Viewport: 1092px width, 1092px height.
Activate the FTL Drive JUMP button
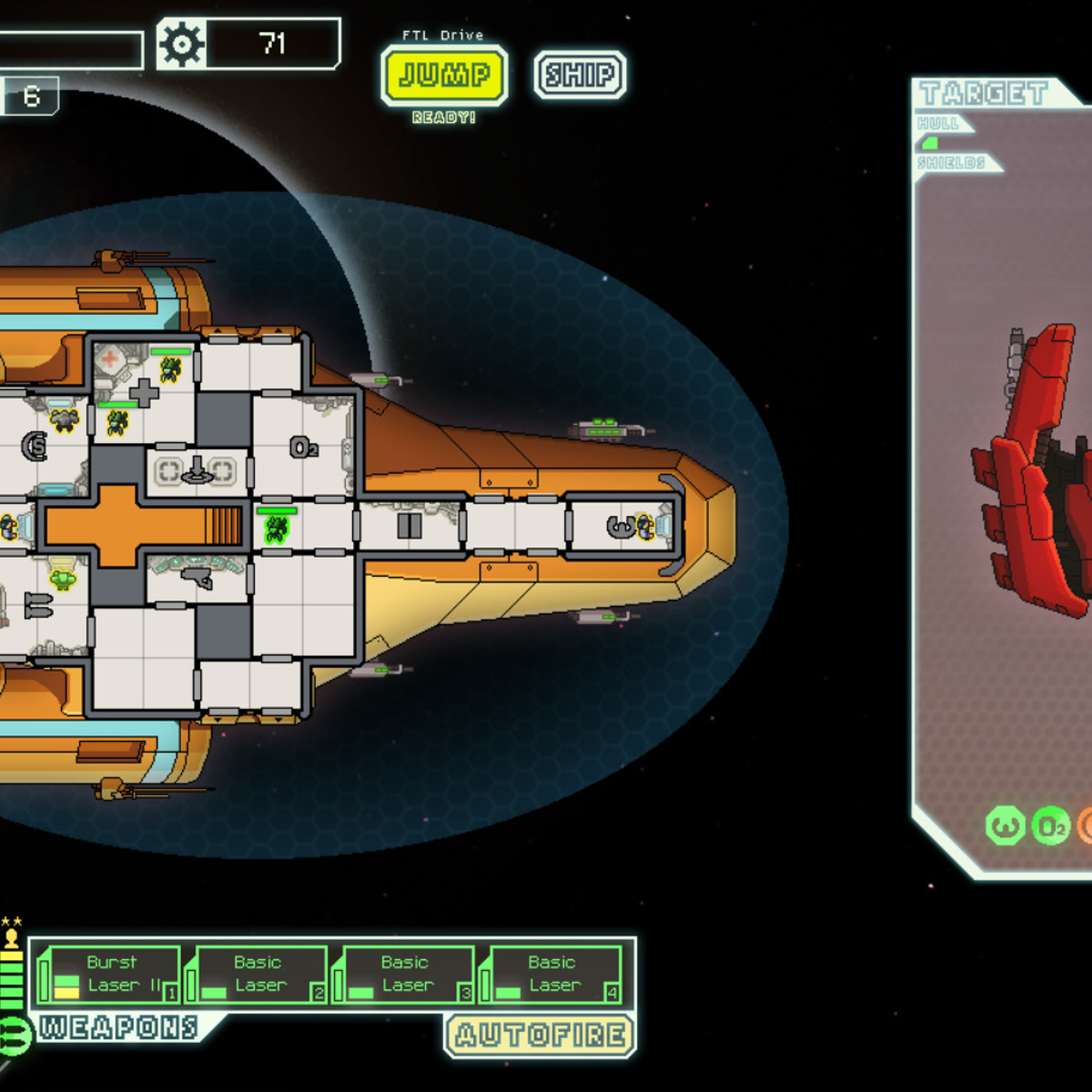click(x=444, y=75)
